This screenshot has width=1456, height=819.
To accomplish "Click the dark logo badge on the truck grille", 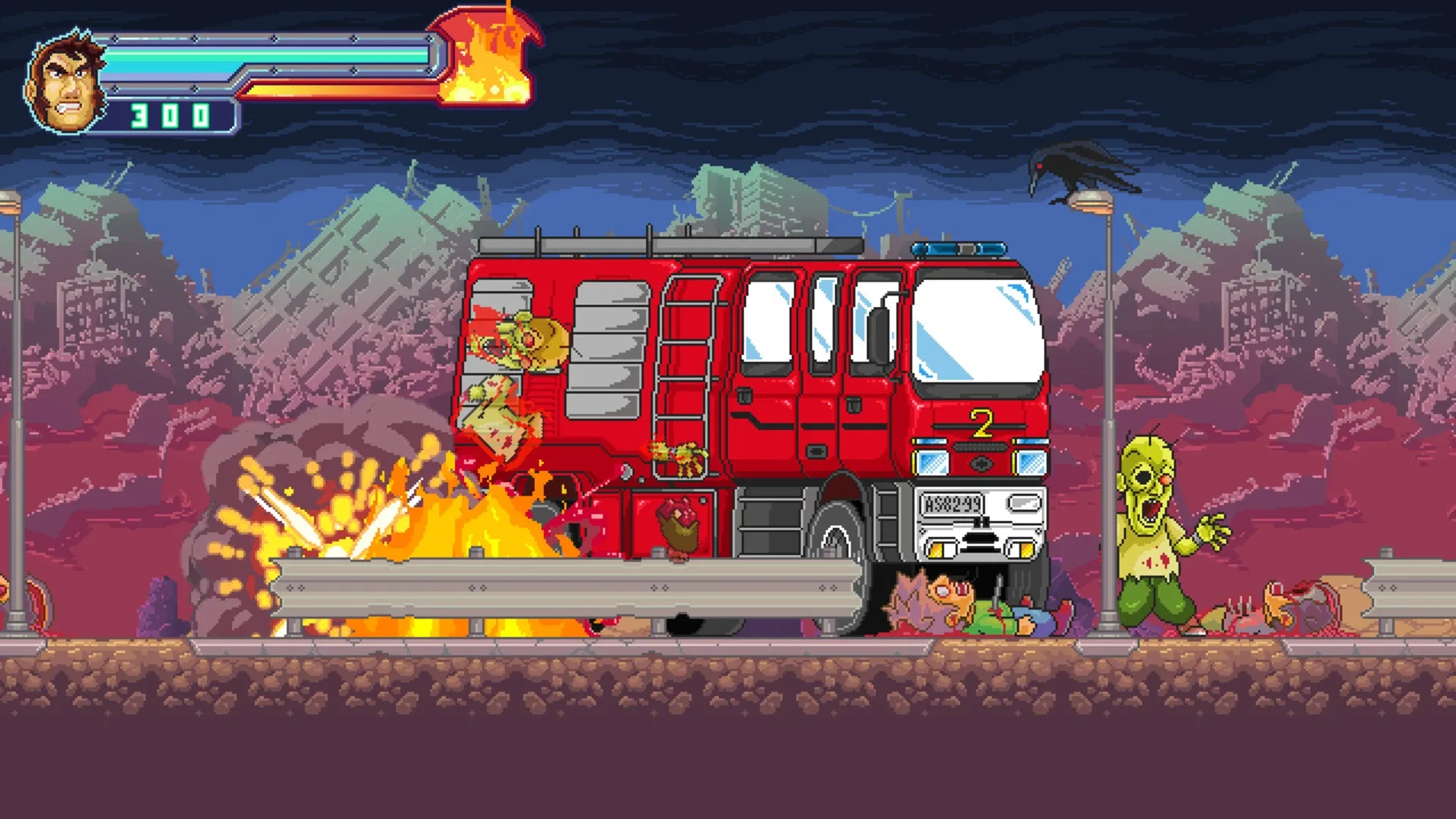I will 982,464.
